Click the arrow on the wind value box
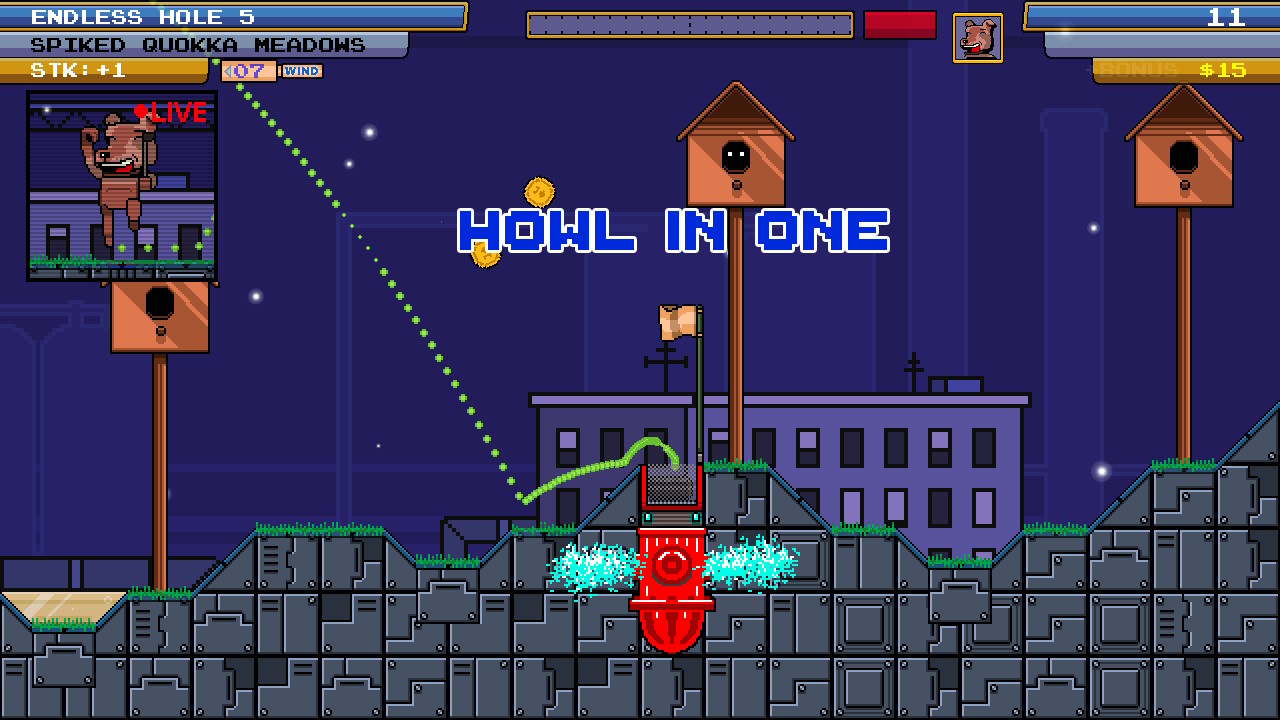This screenshot has width=1280, height=720. 227,71
